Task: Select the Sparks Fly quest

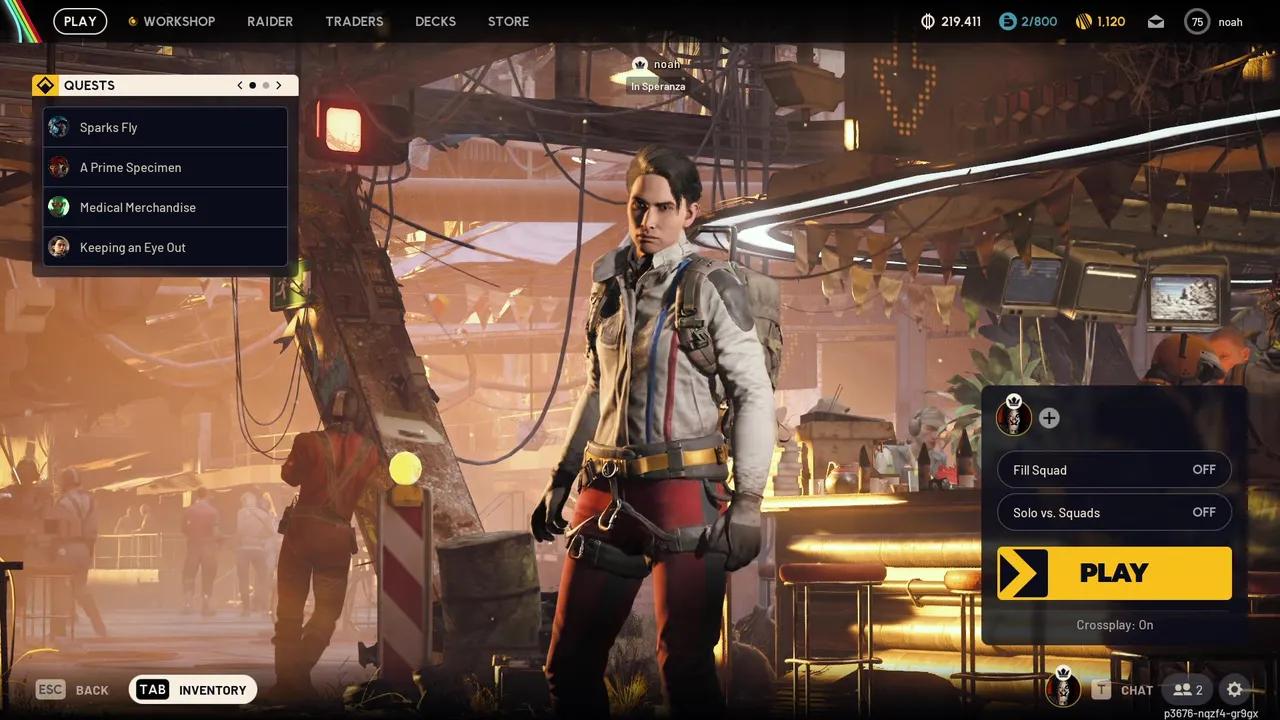Action: point(166,127)
